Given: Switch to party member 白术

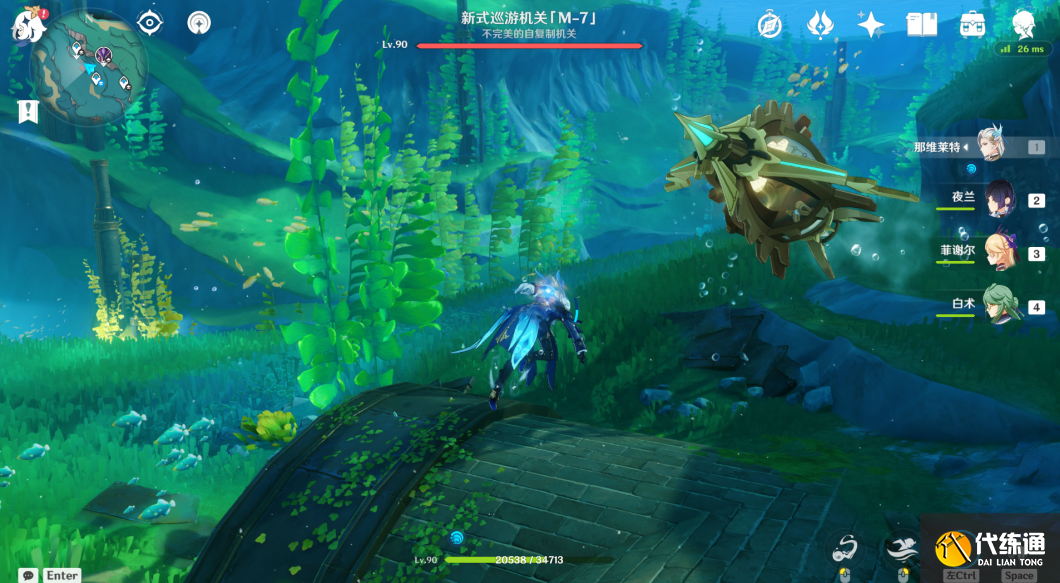Looking at the screenshot, I should 998,305.
